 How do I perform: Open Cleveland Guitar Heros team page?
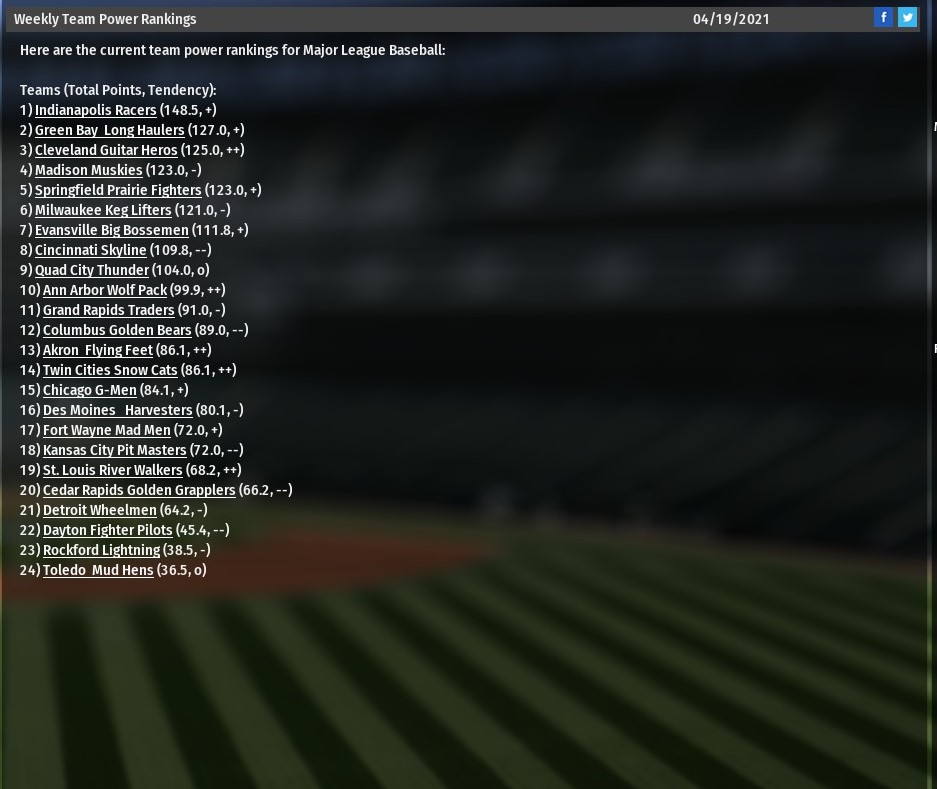click(x=105, y=150)
